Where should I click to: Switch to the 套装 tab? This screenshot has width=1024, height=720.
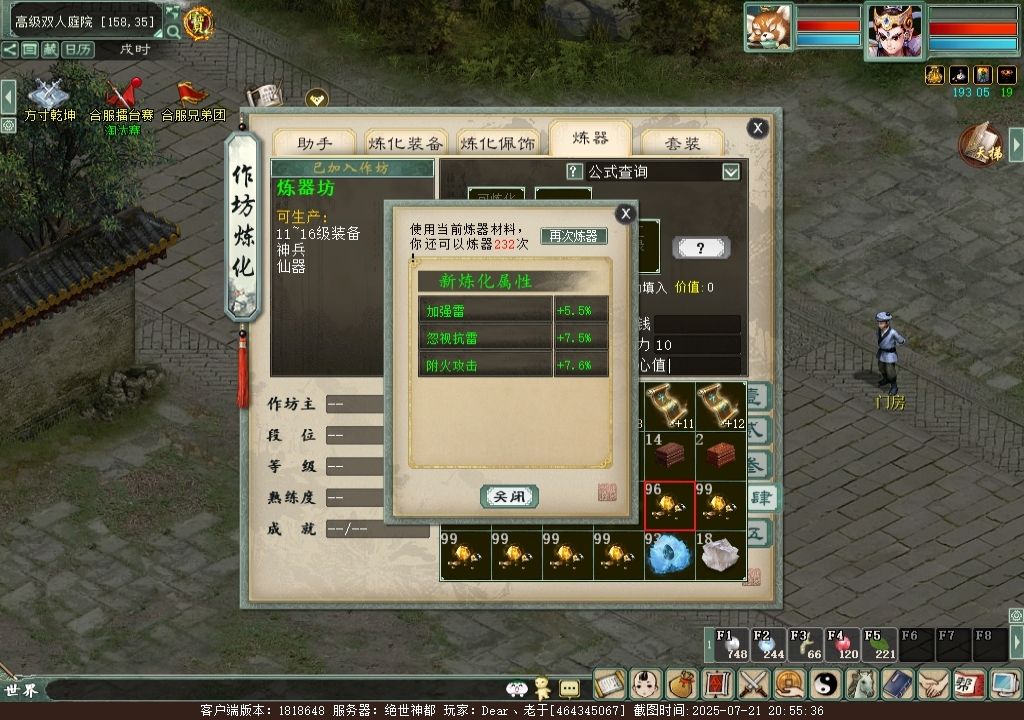coord(683,143)
